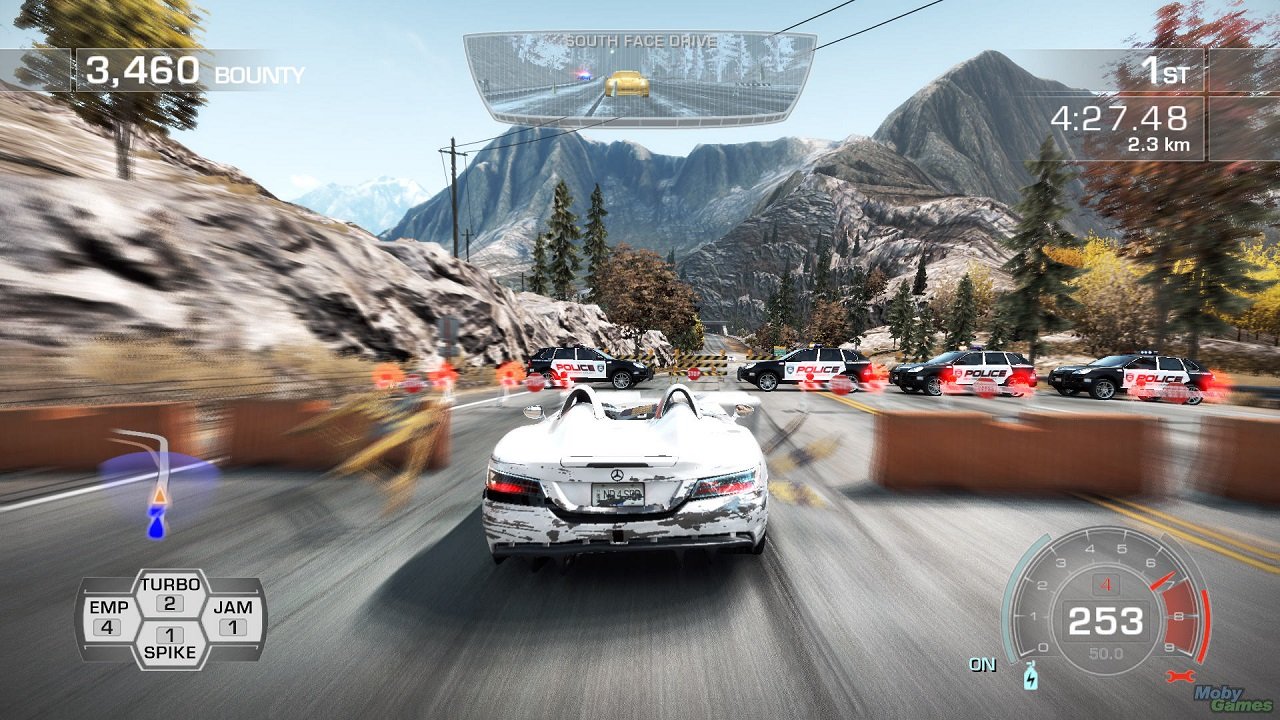Screen dimensions: 1280x720
Task: Expand the SOUTH FACE DRIVE banner
Action: click(640, 40)
